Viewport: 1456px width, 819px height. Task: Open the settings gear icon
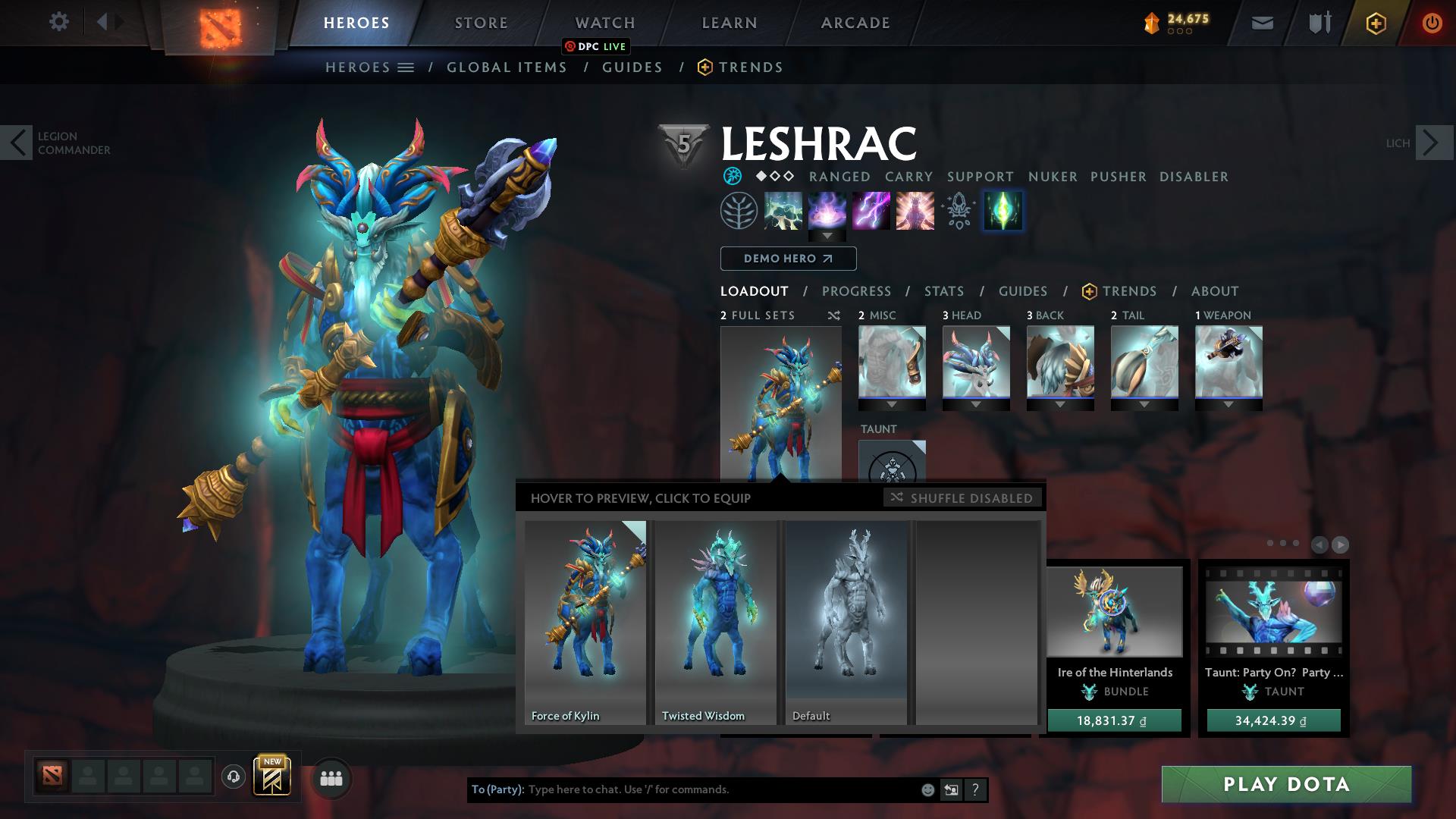[x=59, y=23]
